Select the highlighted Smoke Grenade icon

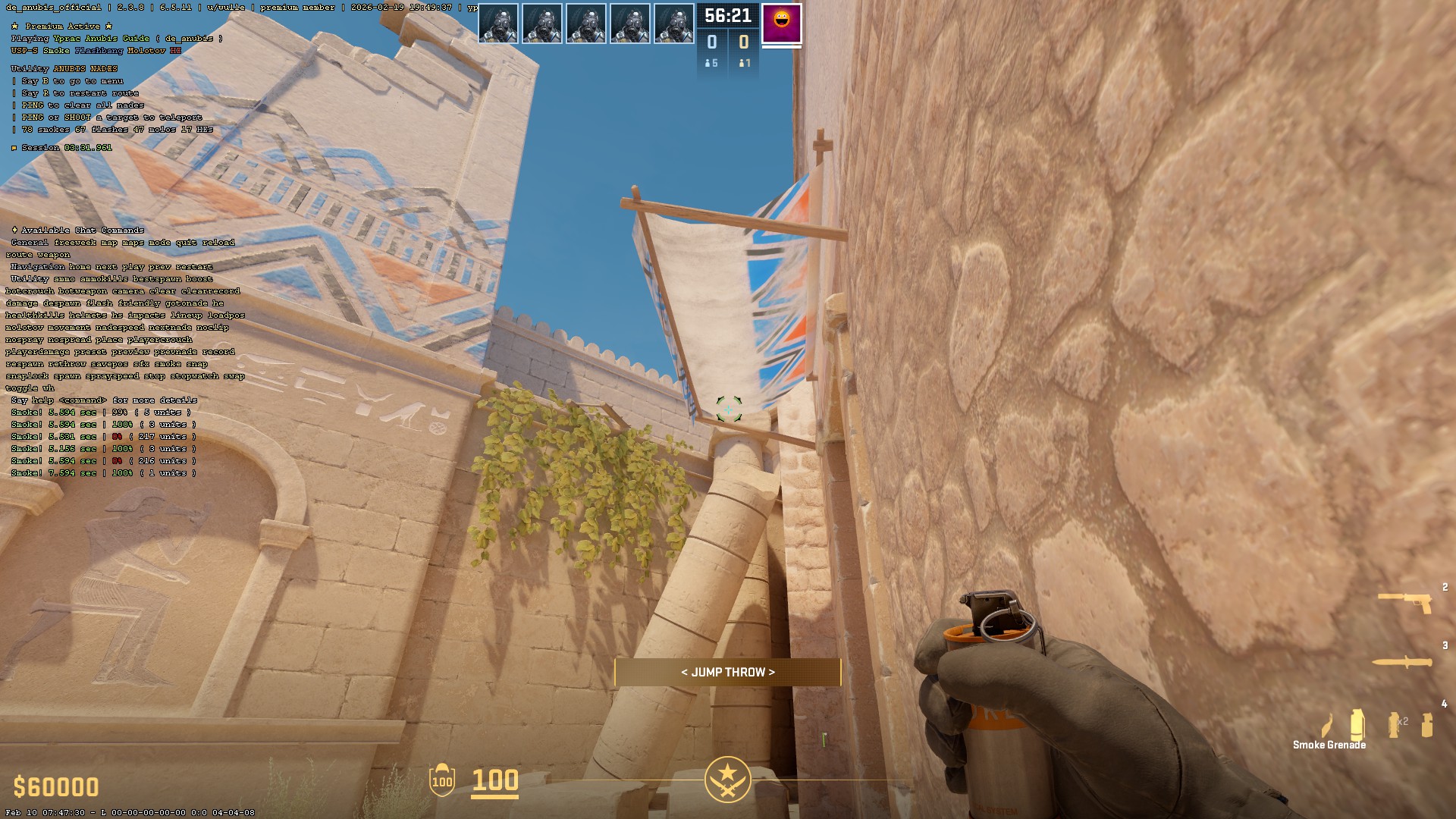[x=1357, y=724]
